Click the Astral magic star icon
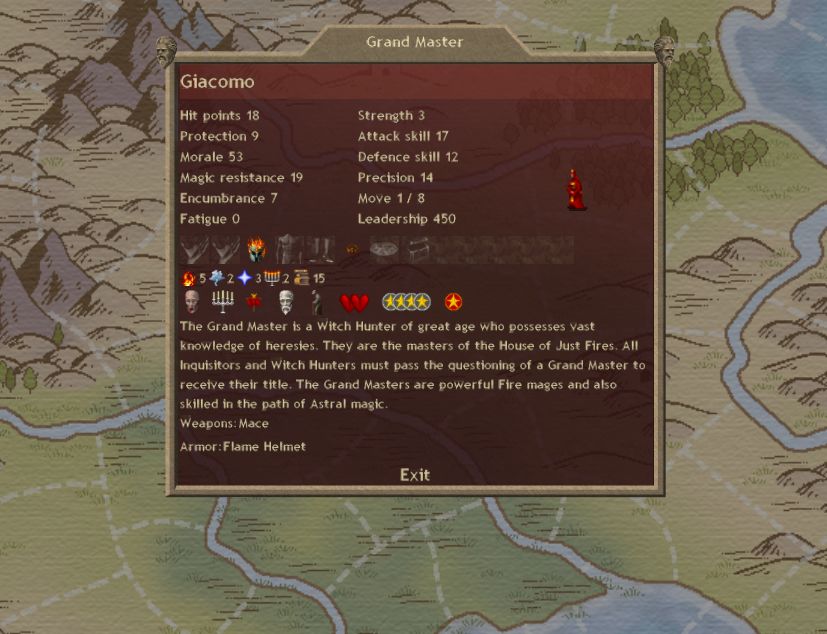827x634 pixels. pos(243,278)
